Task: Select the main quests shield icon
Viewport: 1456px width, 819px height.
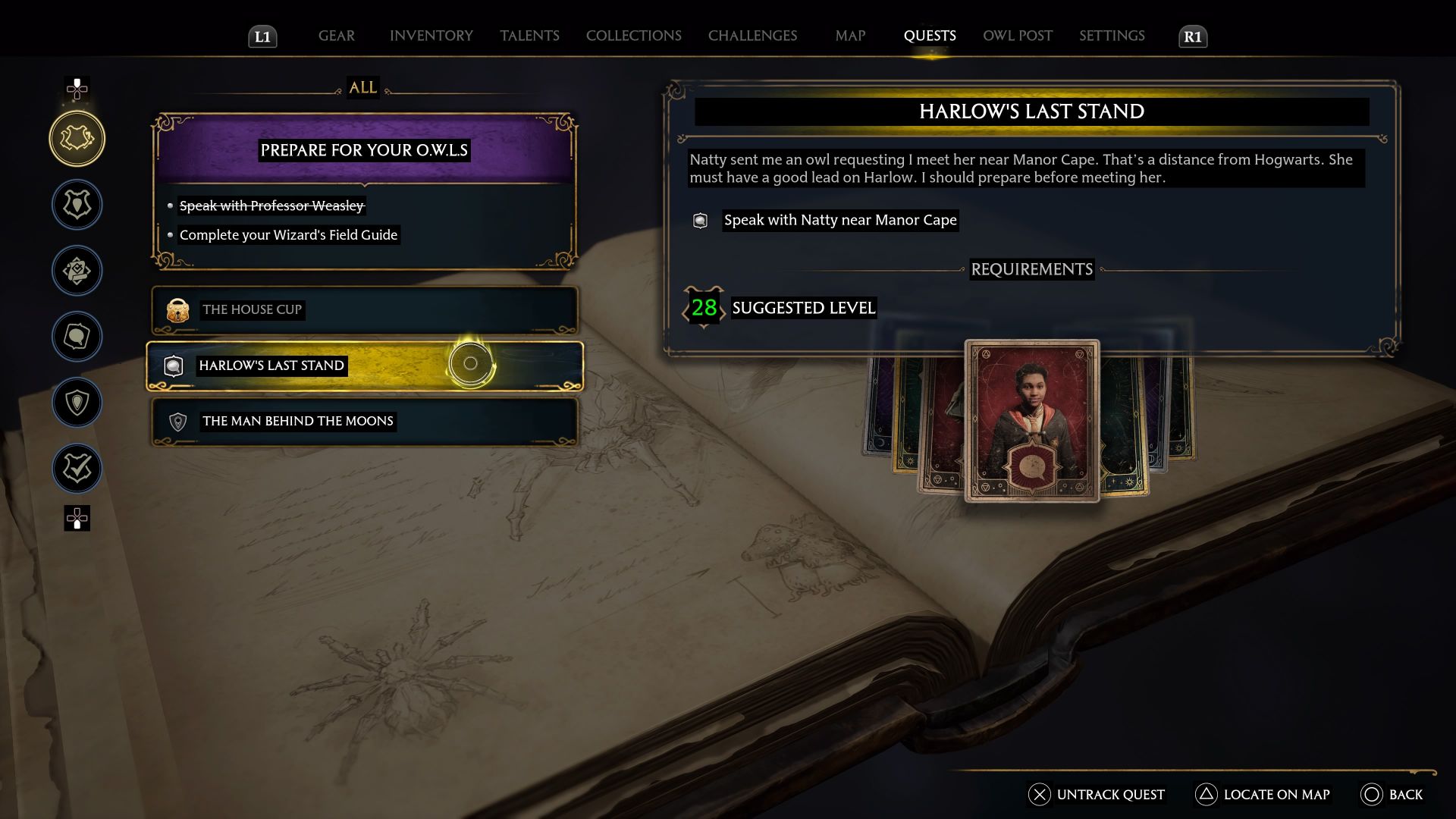Action: coord(77,205)
